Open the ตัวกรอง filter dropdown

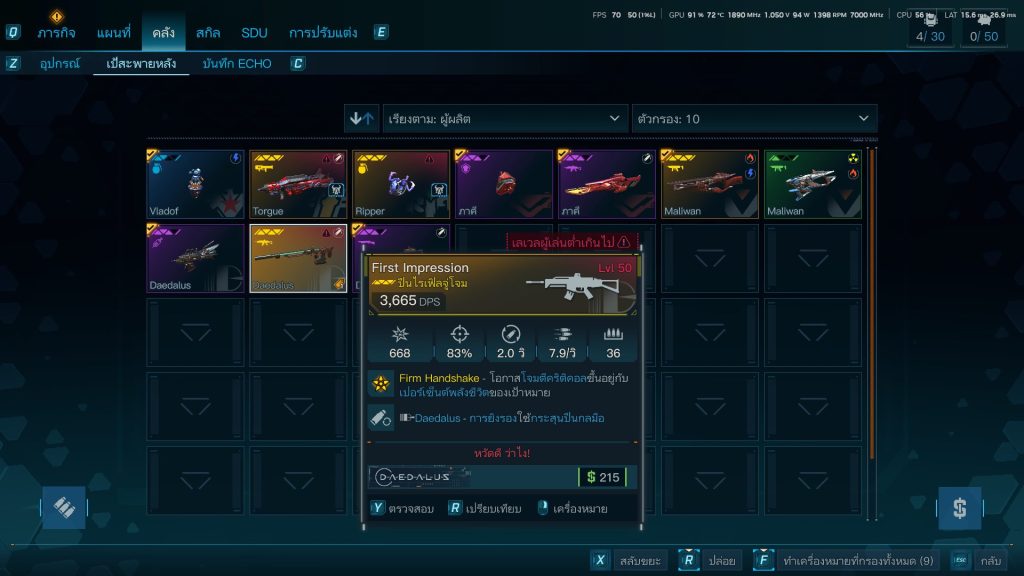[x=754, y=119]
